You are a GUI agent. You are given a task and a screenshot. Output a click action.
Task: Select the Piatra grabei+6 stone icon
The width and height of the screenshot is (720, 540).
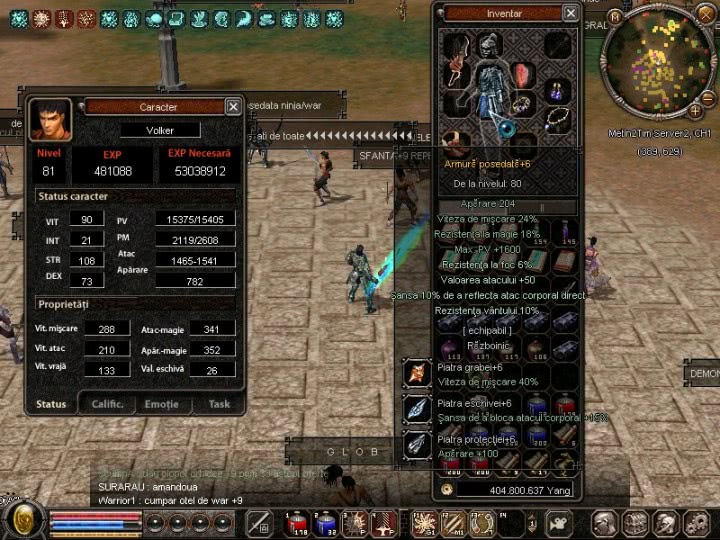417,374
